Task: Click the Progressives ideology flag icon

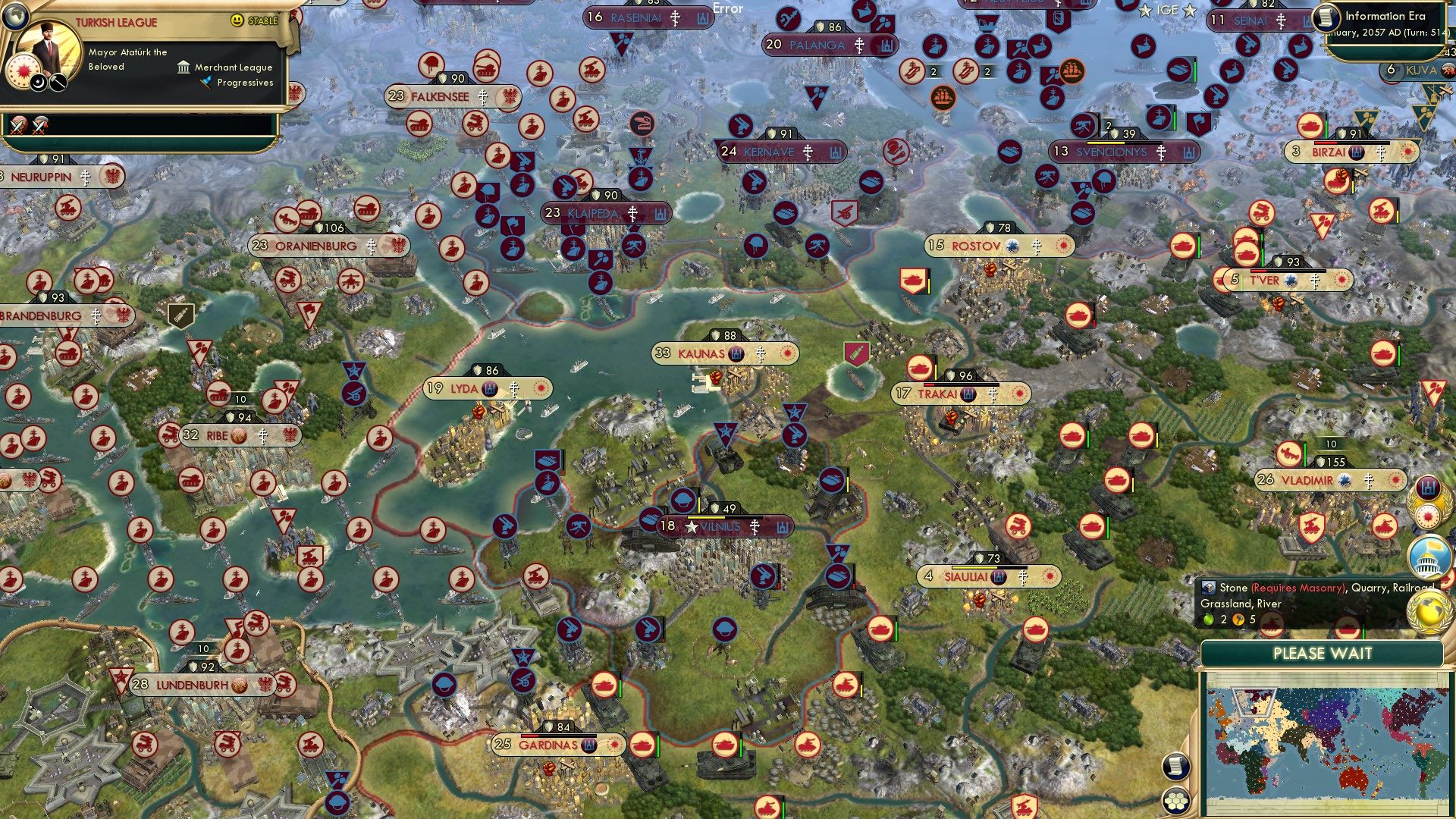Action: click(x=206, y=82)
